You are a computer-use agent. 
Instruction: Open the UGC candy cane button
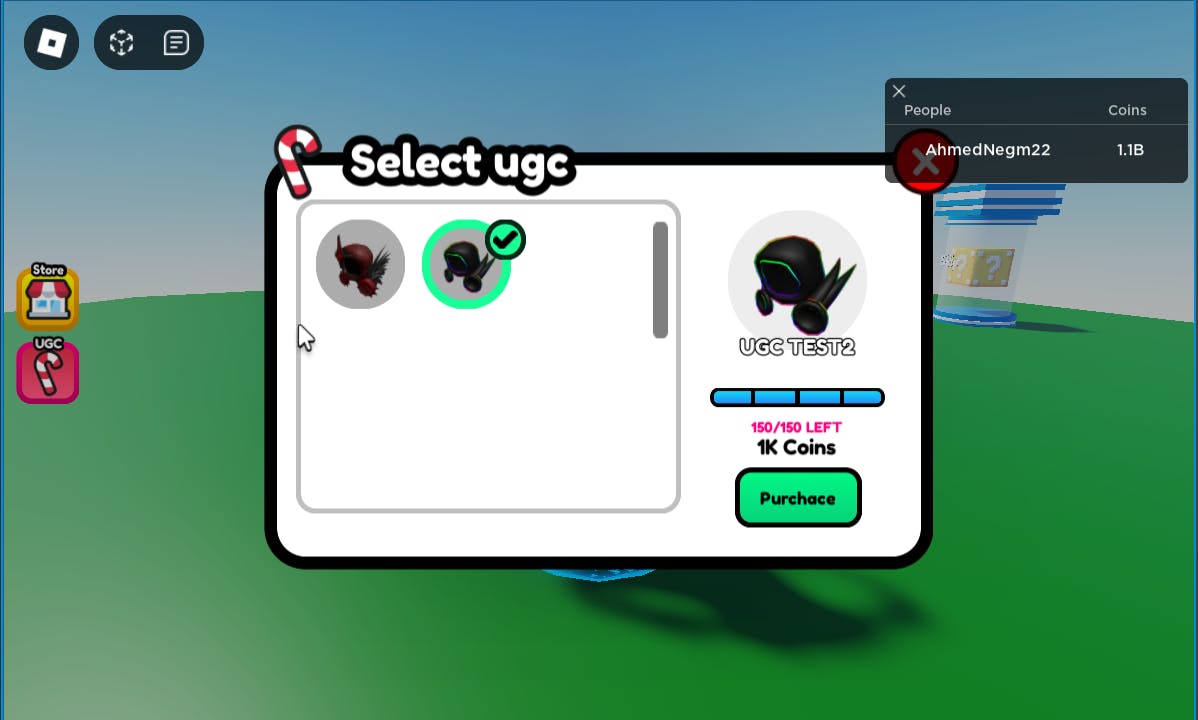click(48, 371)
